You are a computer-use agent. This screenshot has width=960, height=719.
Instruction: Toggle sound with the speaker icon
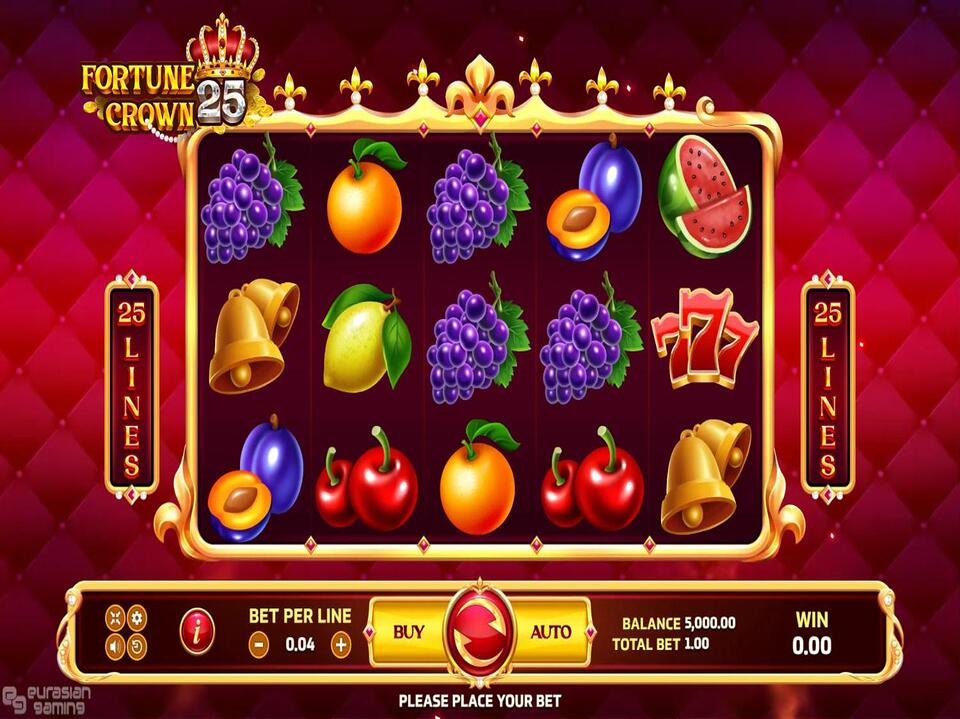point(115,646)
